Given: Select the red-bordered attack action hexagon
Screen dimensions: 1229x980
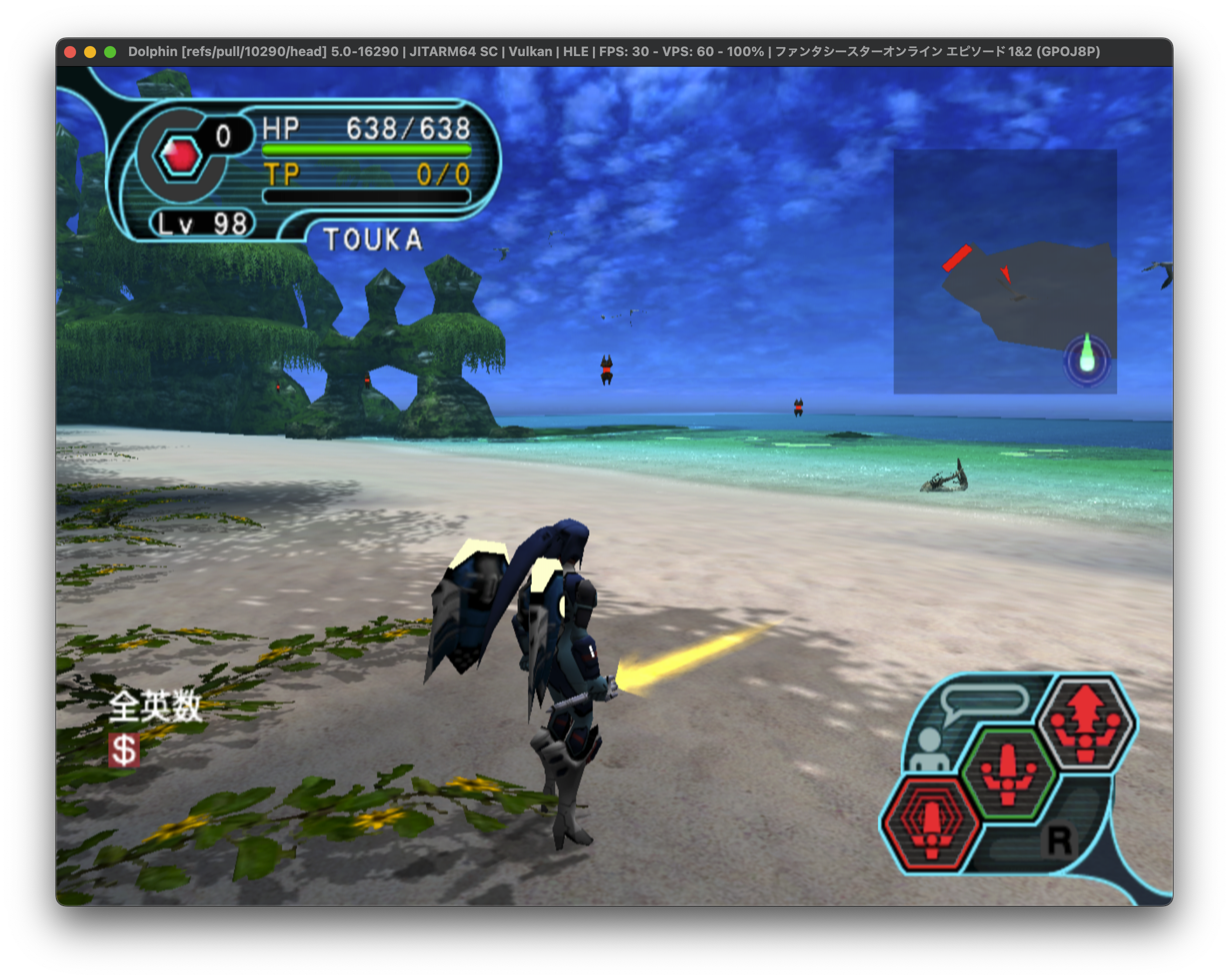Looking at the screenshot, I should pyautogui.click(x=931, y=822).
